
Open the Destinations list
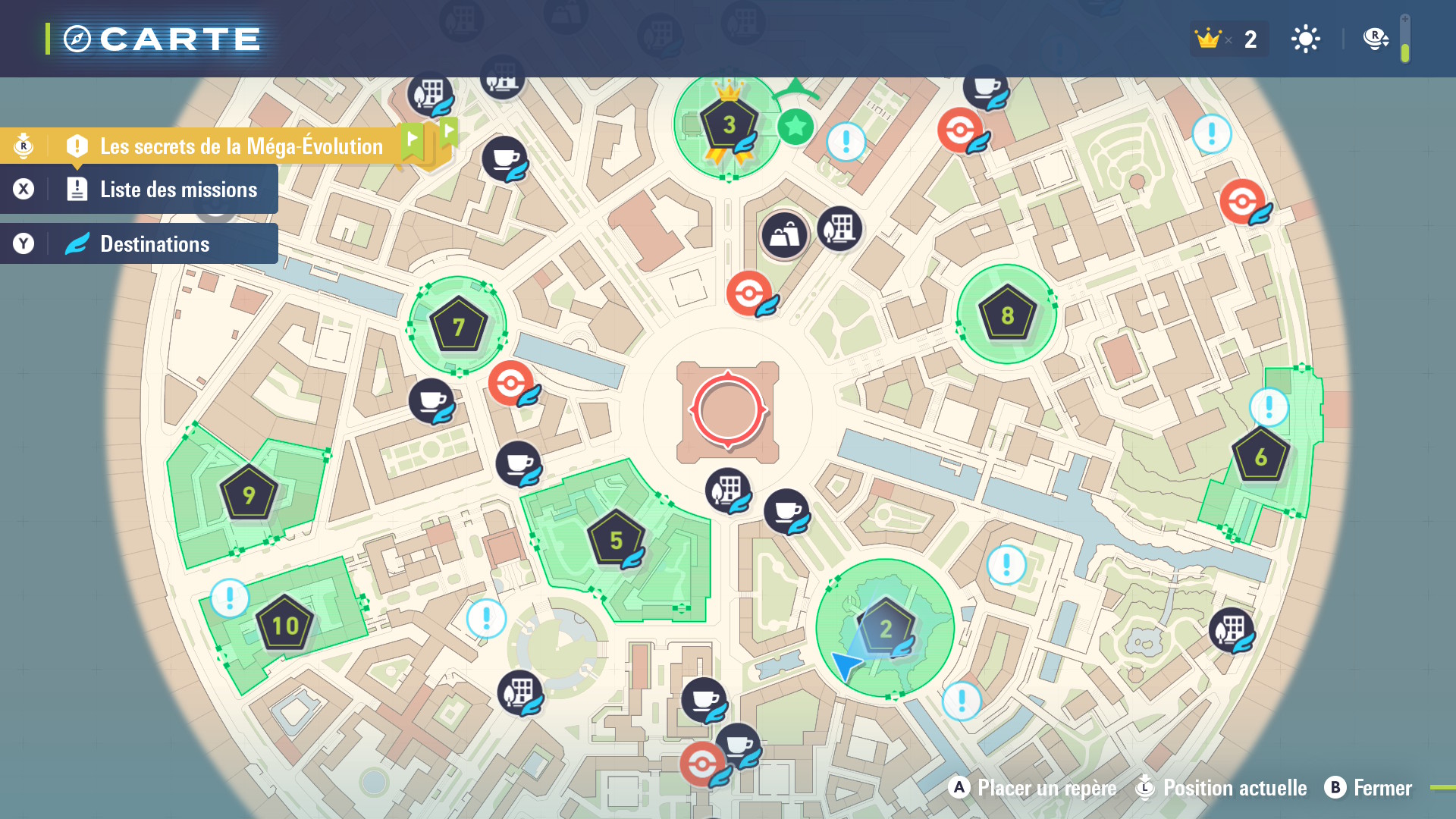155,244
